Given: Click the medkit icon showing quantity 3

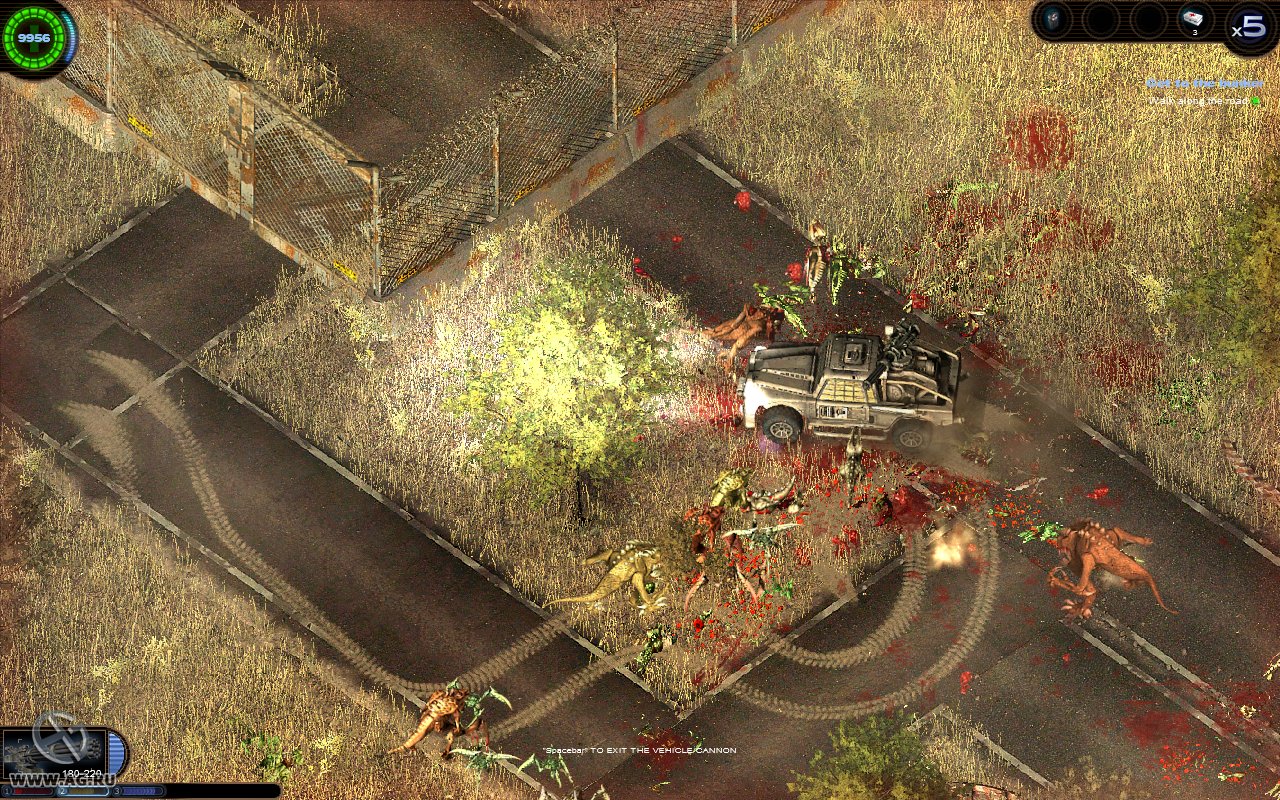Looking at the screenshot, I should tap(1192, 18).
